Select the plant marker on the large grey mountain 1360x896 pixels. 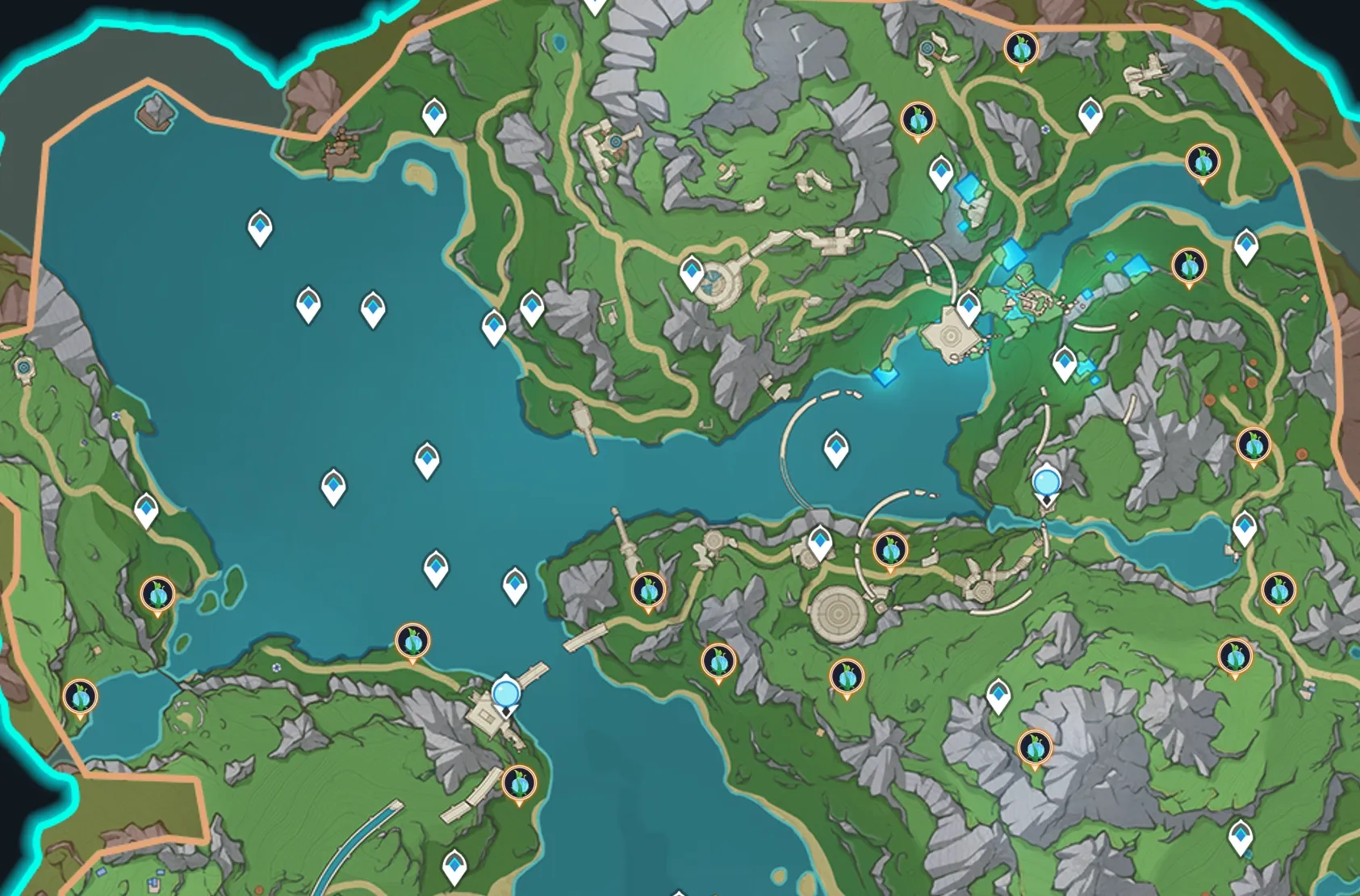pos(1035,748)
